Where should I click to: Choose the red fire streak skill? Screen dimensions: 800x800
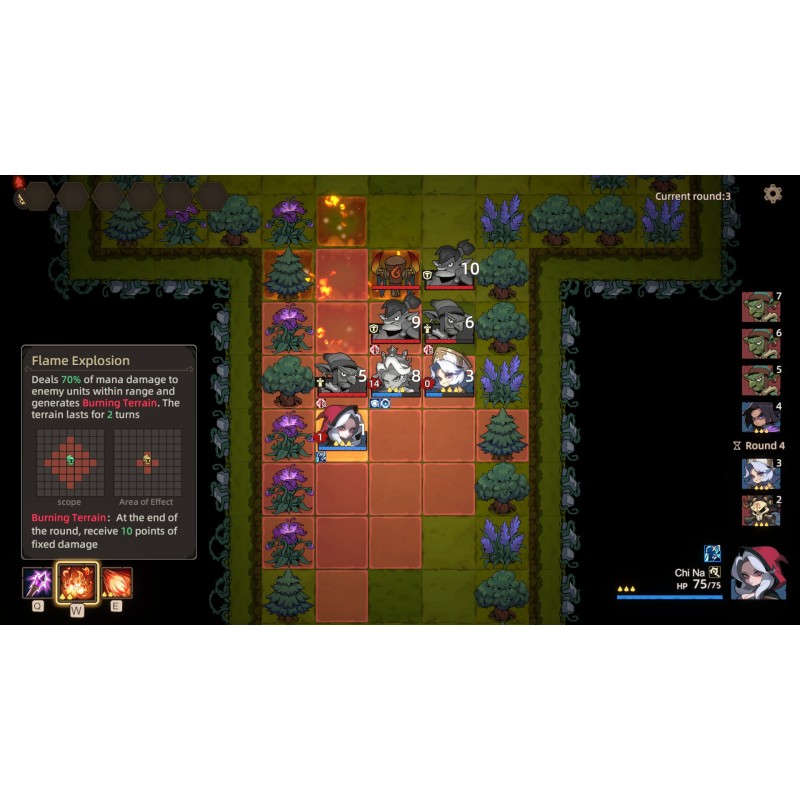[116, 582]
